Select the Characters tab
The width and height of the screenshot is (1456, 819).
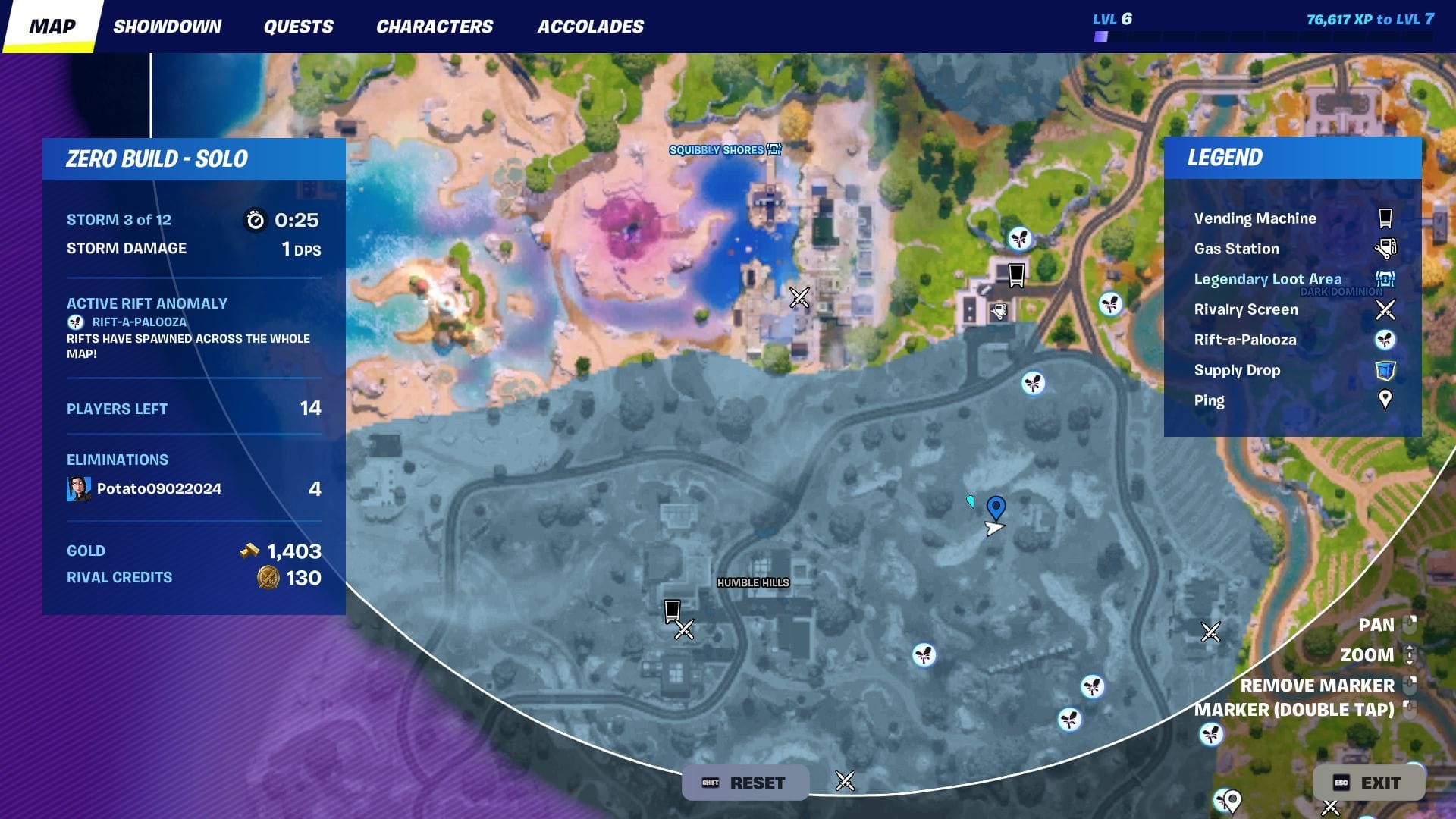point(435,27)
